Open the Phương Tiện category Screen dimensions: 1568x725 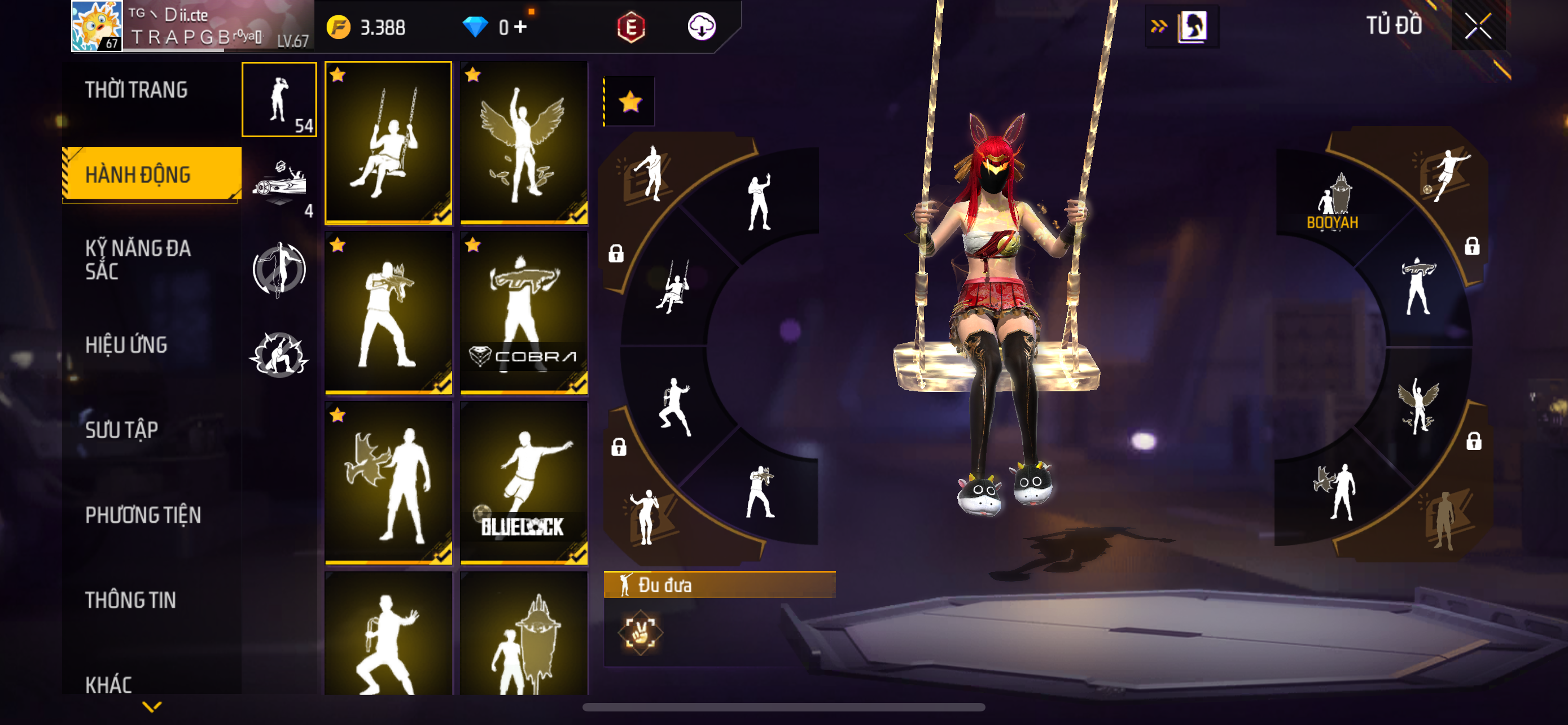tap(143, 515)
